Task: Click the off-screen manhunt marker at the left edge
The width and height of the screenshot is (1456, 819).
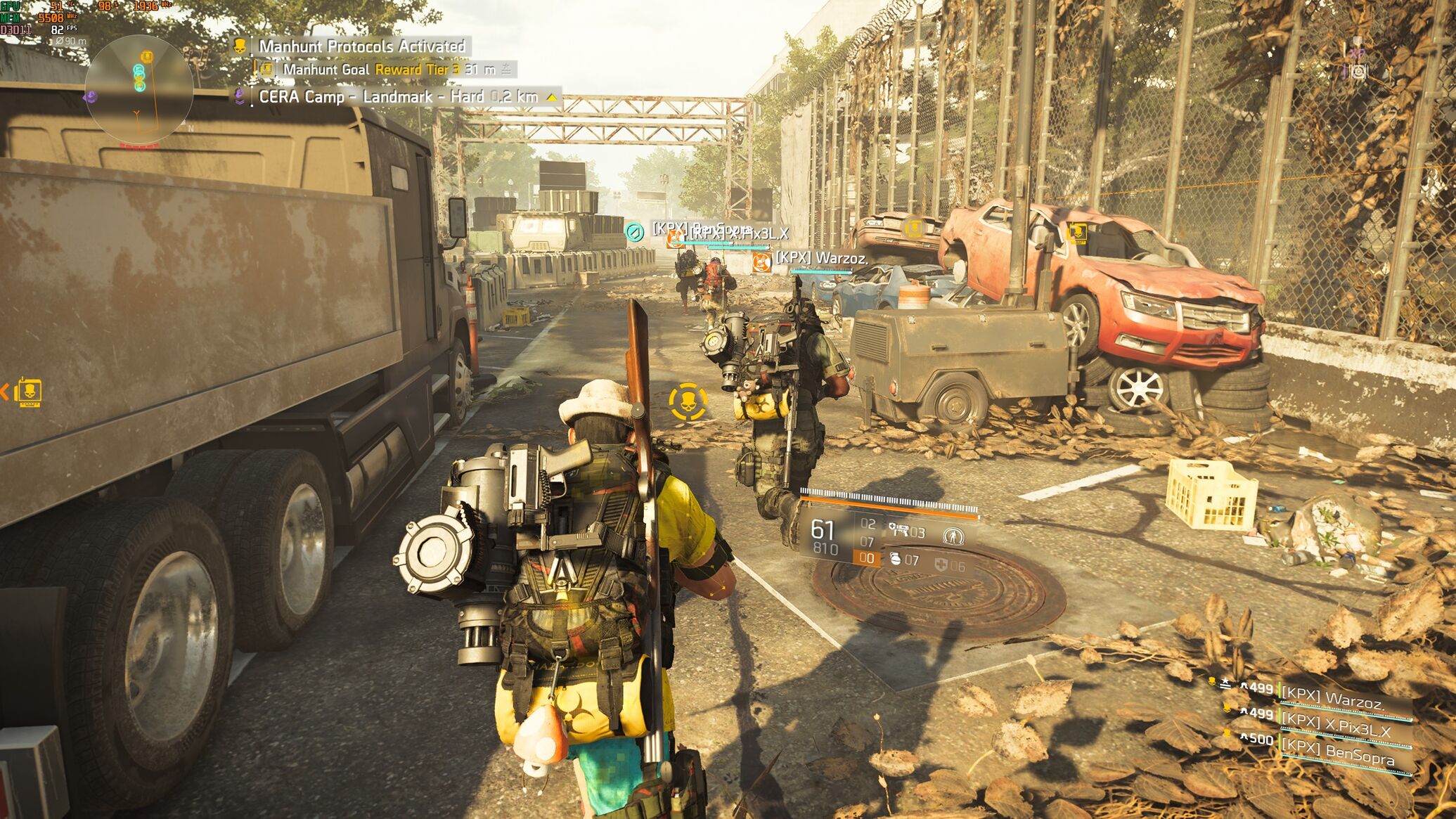Action: 28,392
